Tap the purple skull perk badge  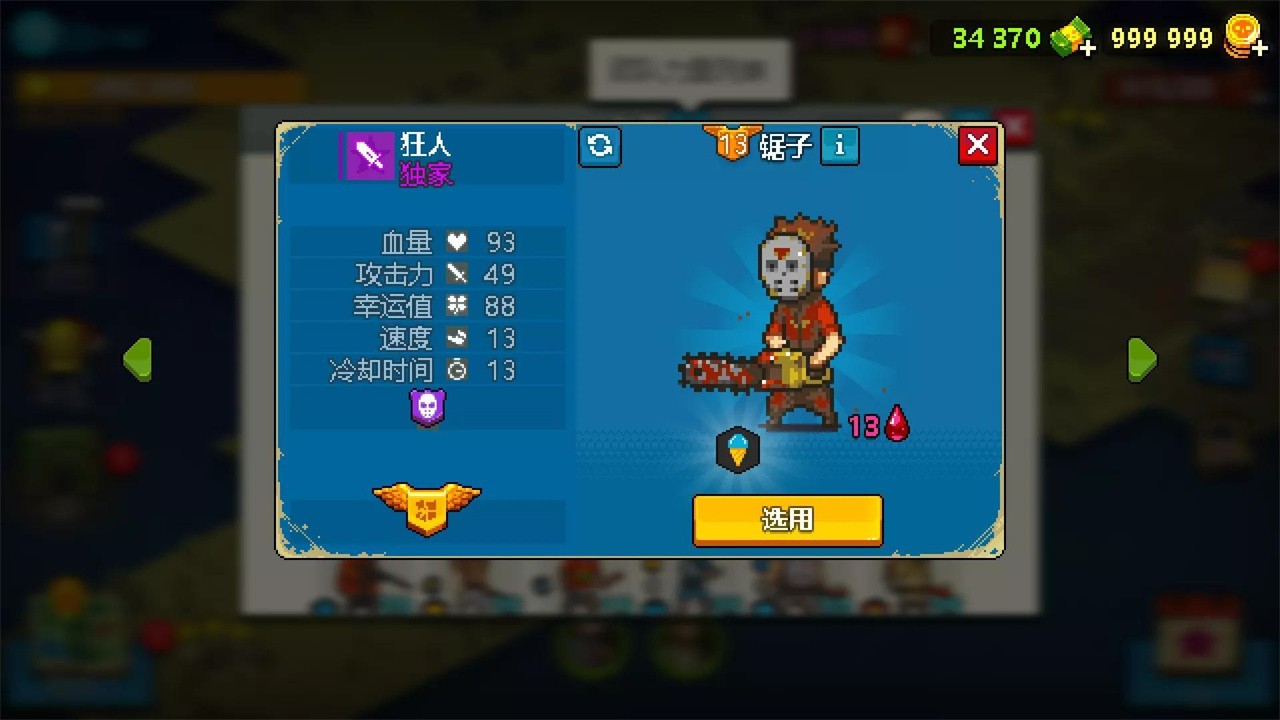pos(428,407)
